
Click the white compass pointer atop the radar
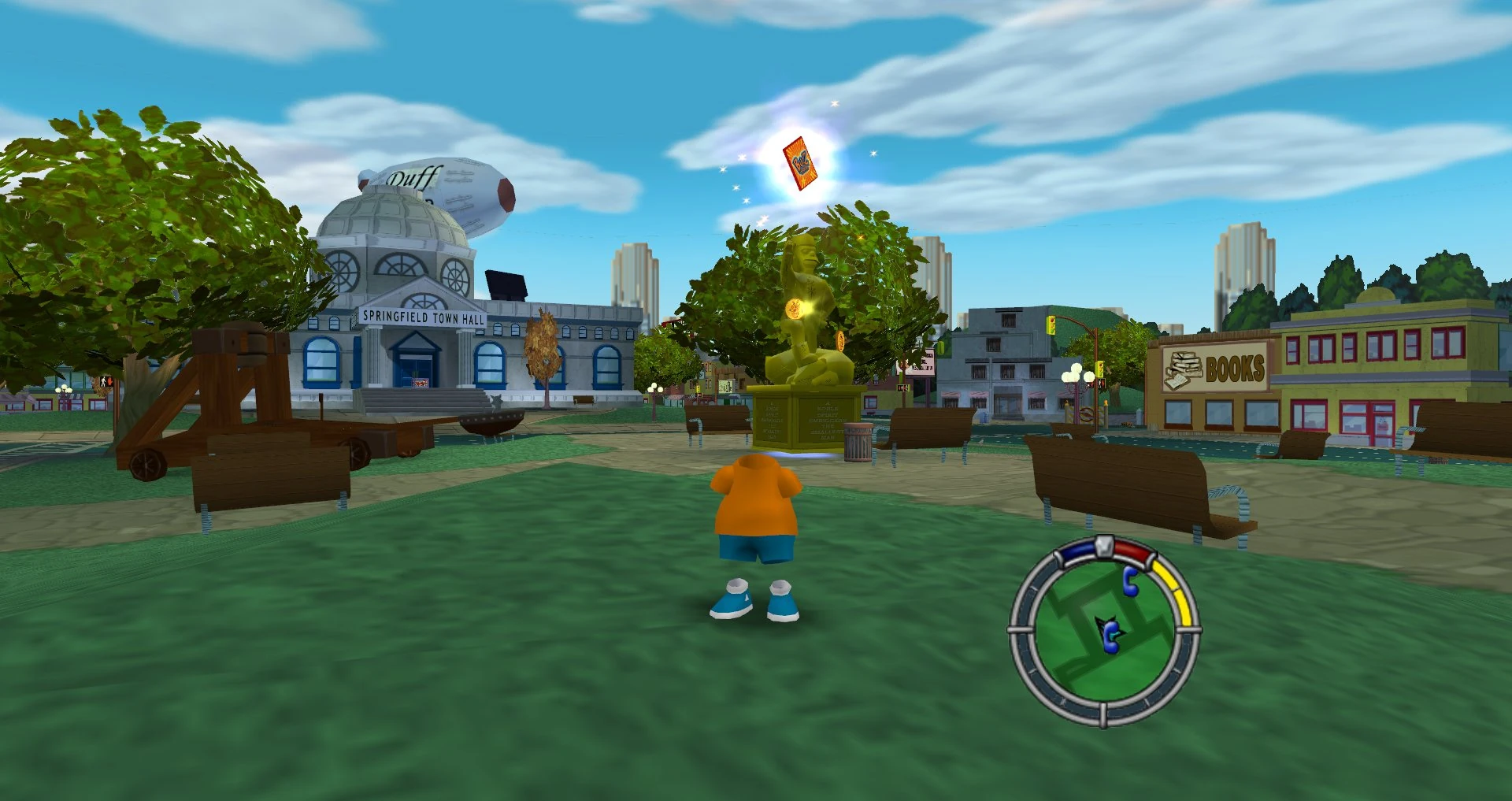pos(1103,545)
